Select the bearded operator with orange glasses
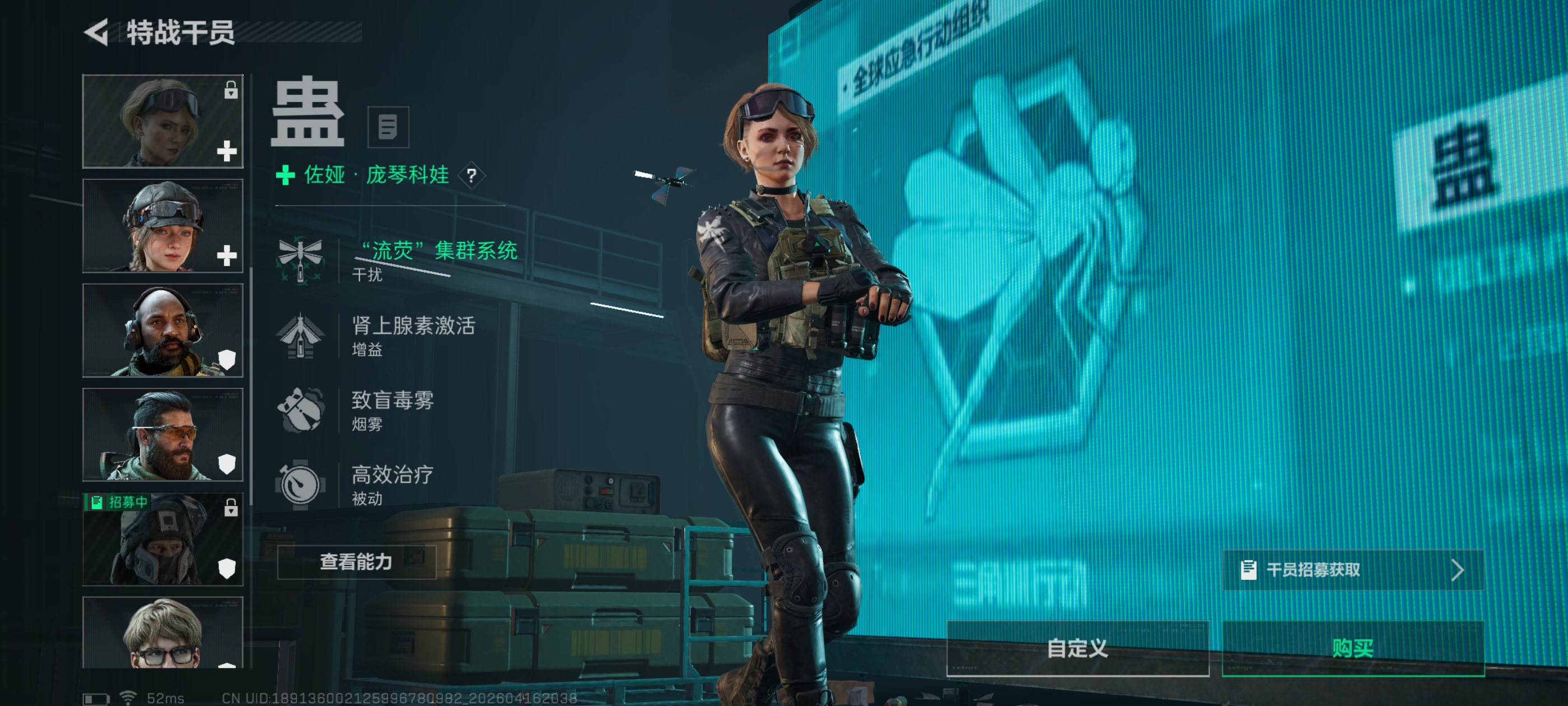 162,435
